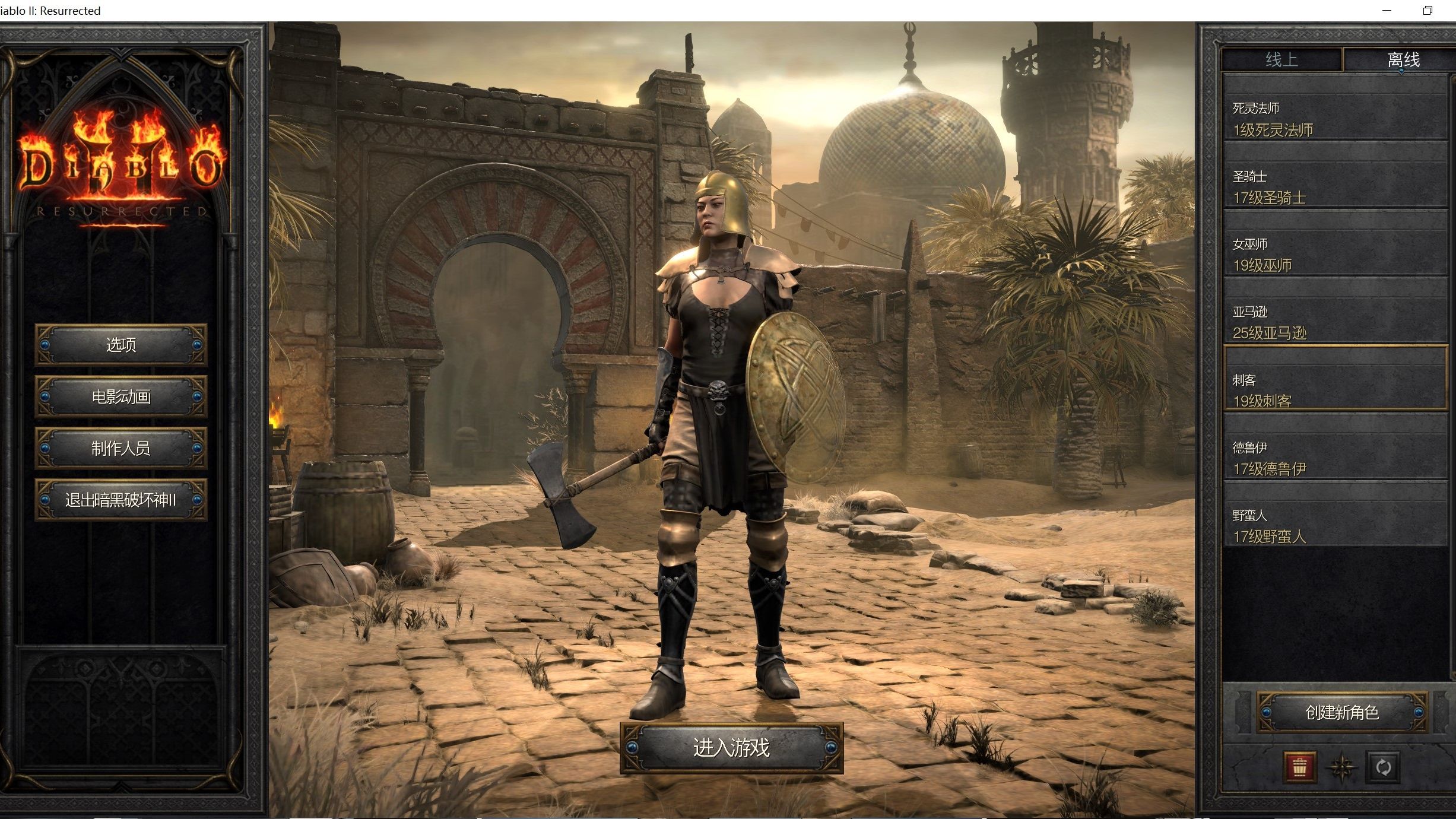Choose the level 25 亚马逊 character
The image size is (1456, 819).
click(1336, 323)
